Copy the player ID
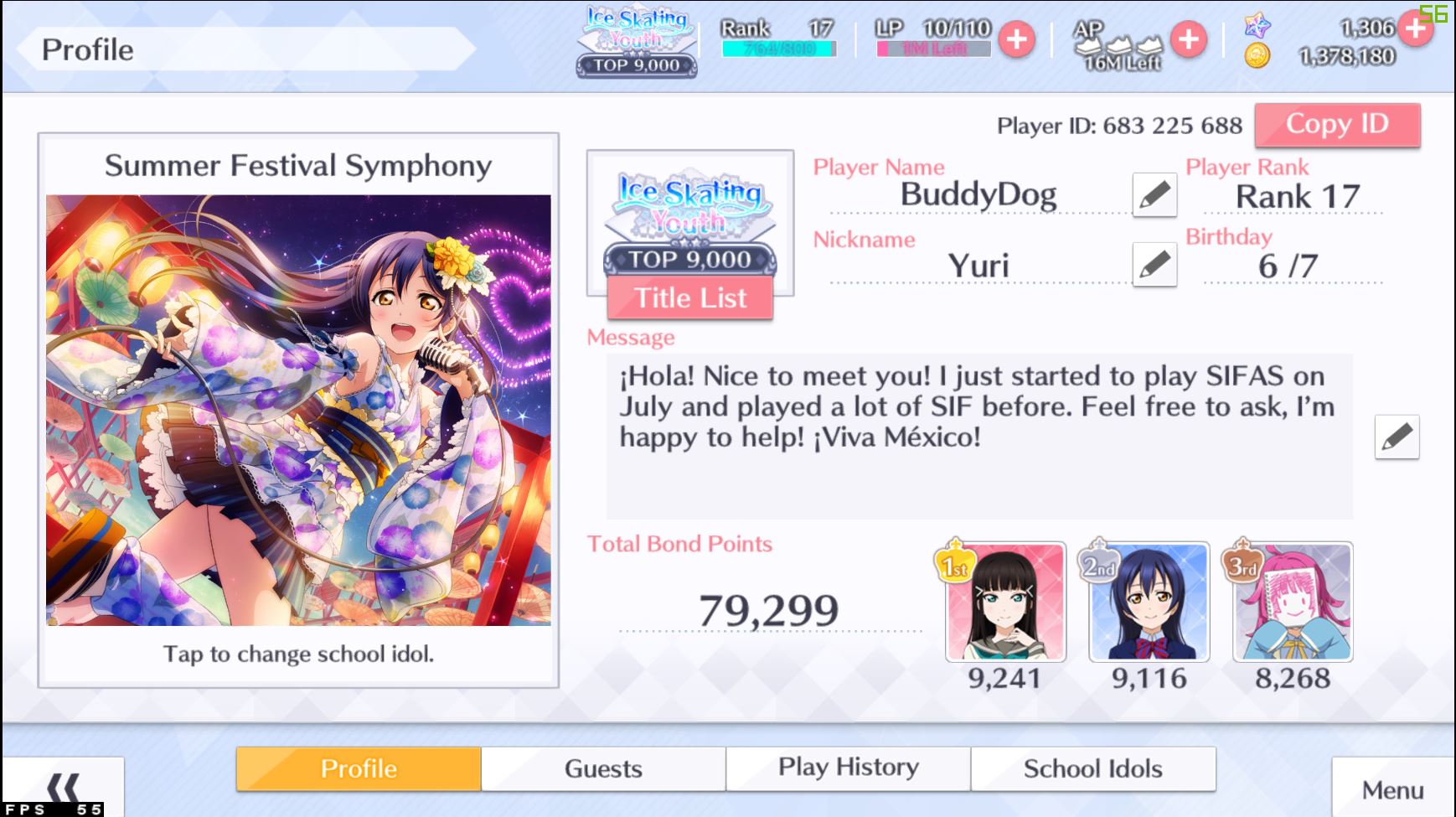The width and height of the screenshot is (1456, 817). click(x=1336, y=125)
